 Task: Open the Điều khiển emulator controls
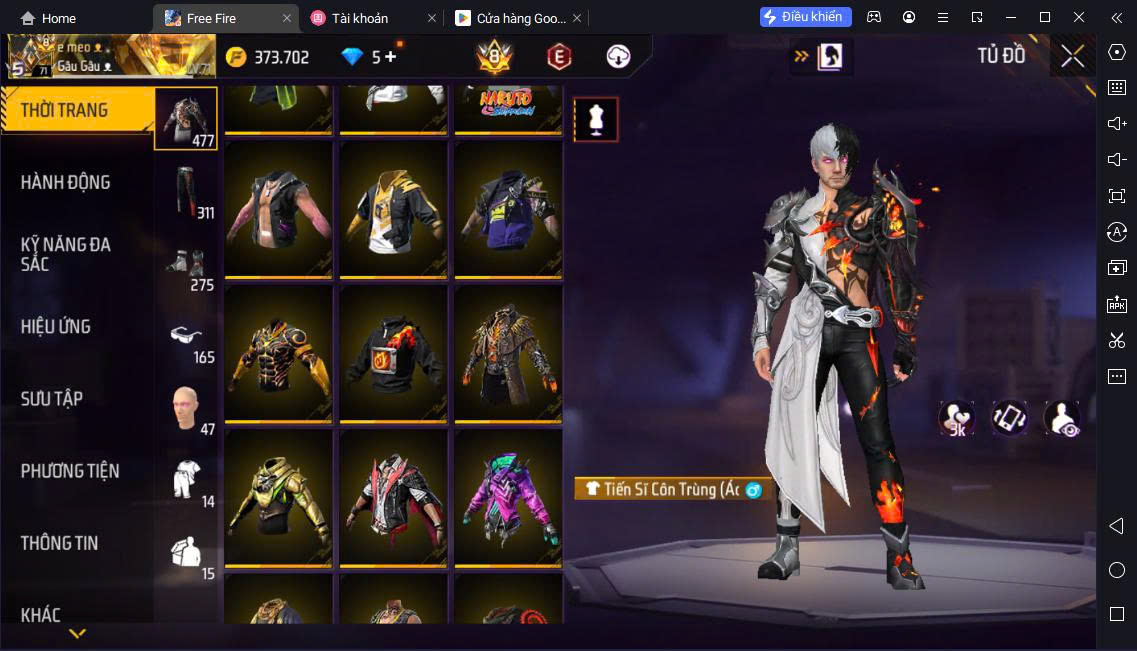(x=805, y=17)
